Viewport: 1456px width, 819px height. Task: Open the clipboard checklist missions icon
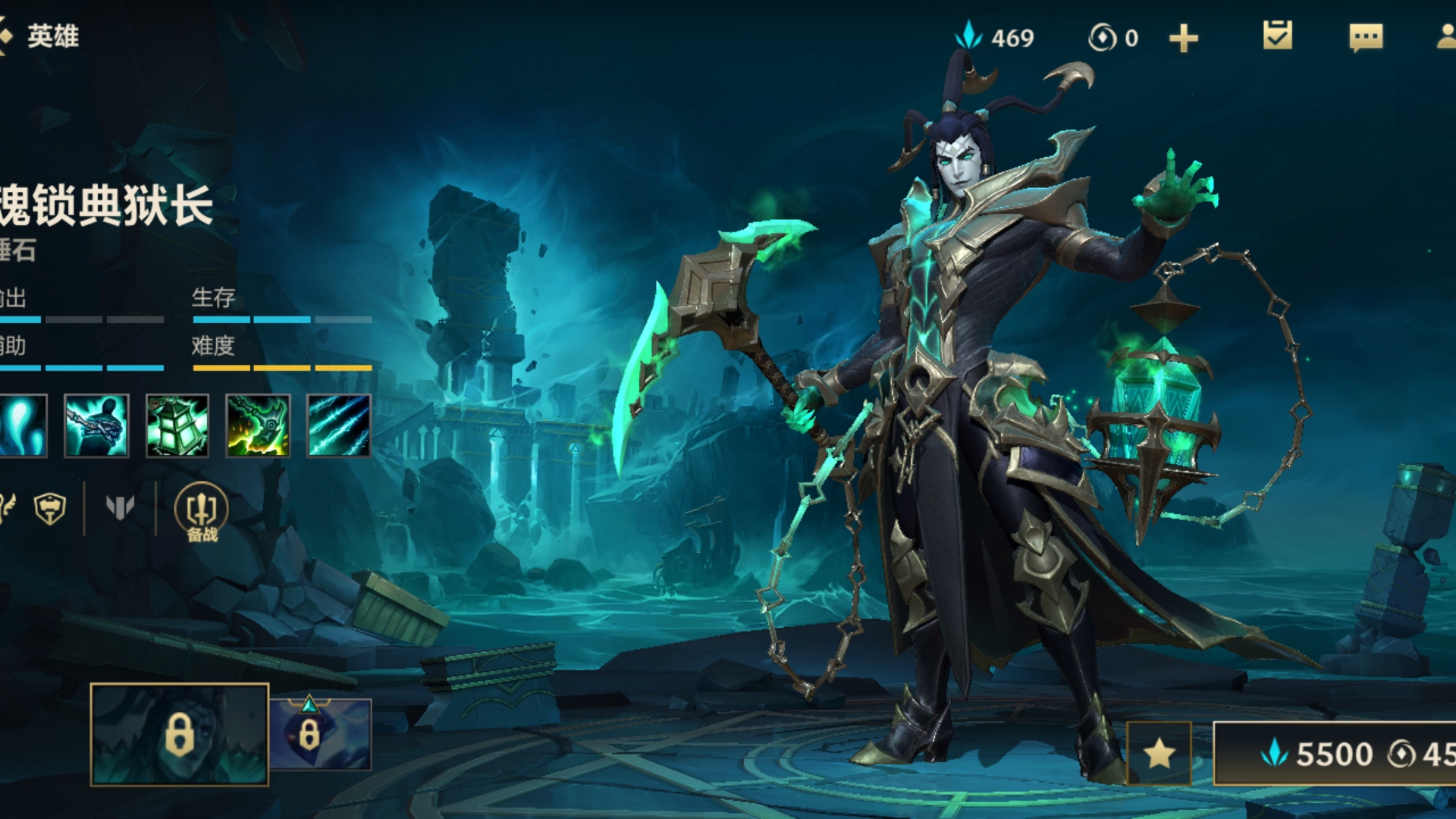pos(1278,36)
